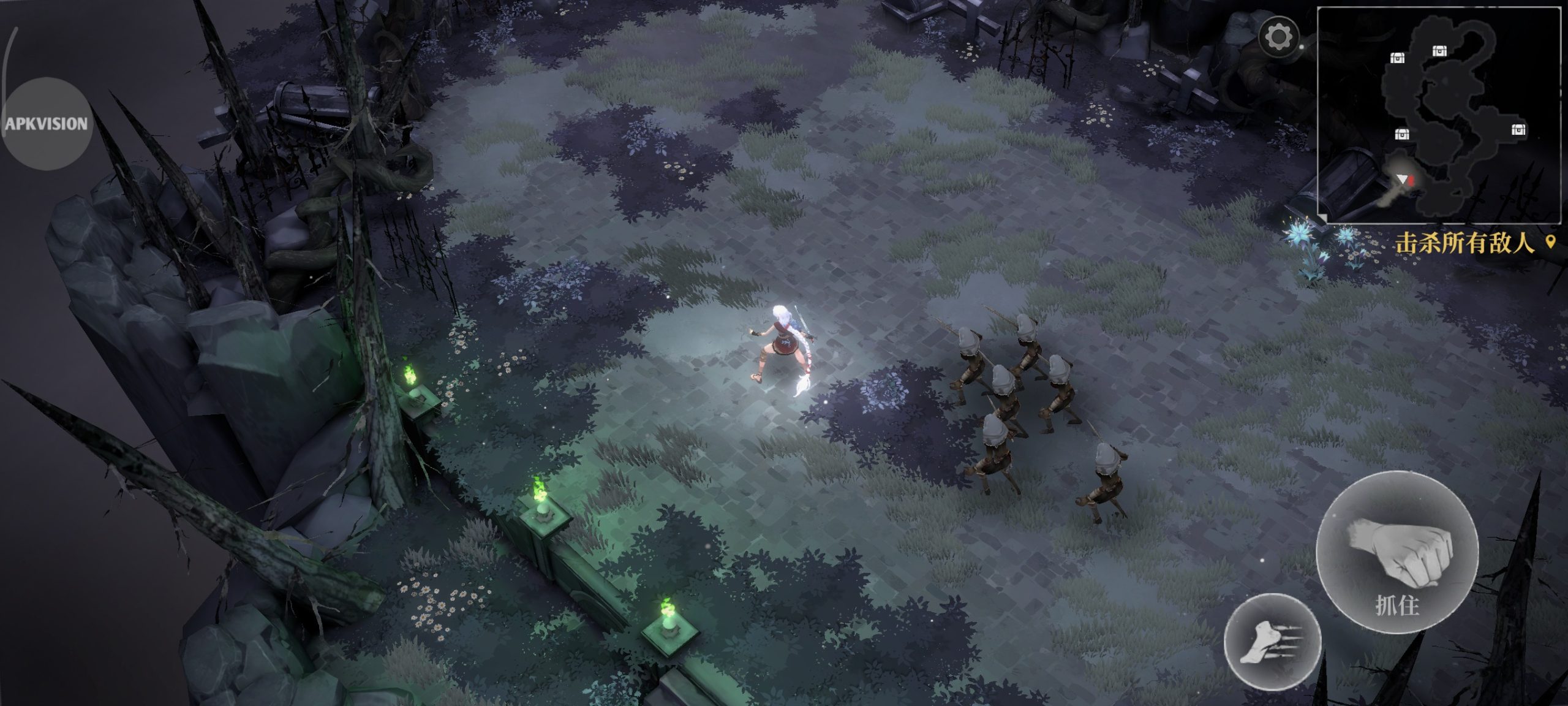Click the minimap in the corner
Screen dimensions: 1568x706
tap(1438, 115)
